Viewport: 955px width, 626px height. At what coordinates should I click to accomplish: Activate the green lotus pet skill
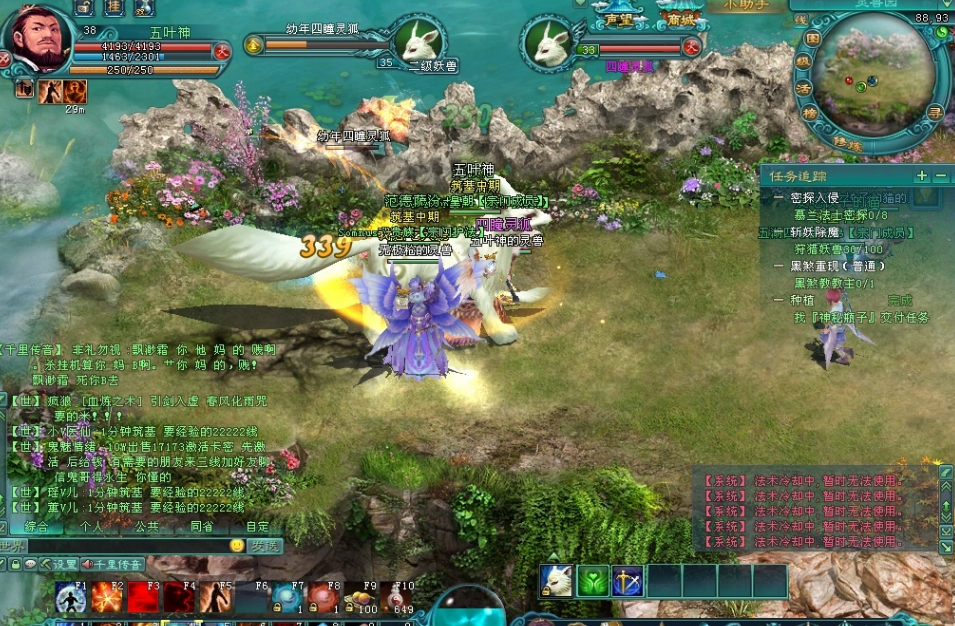pos(593,581)
